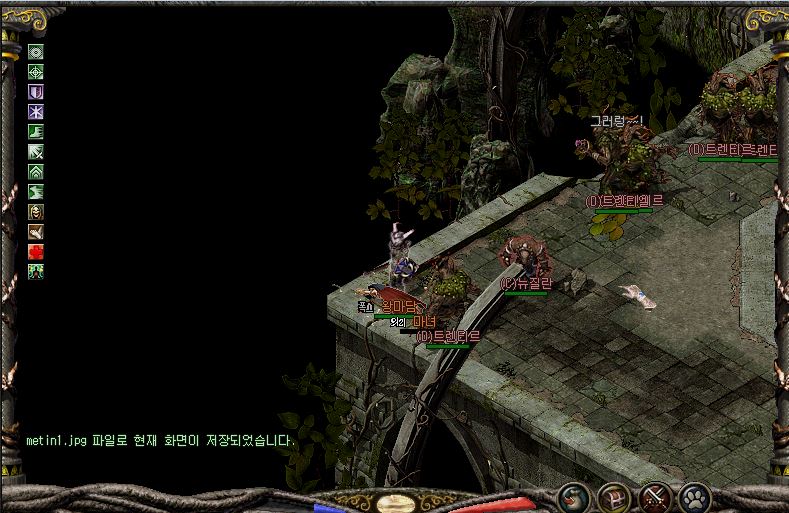789x513 pixels.
Task: Click the green winged boot icon
Action: pyautogui.click(x=36, y=192)
